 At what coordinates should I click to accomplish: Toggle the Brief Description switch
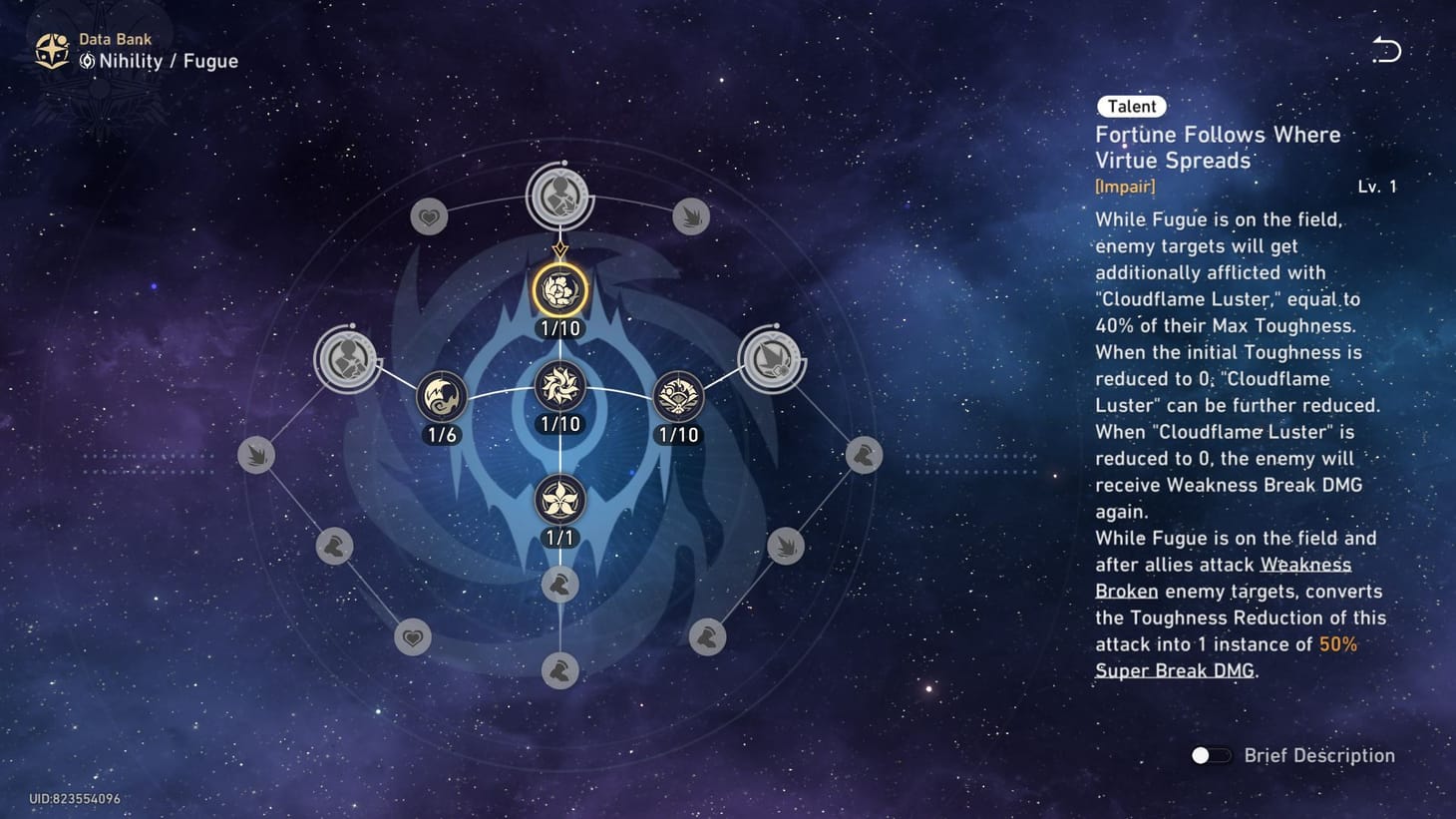(x=1210, y=756)
